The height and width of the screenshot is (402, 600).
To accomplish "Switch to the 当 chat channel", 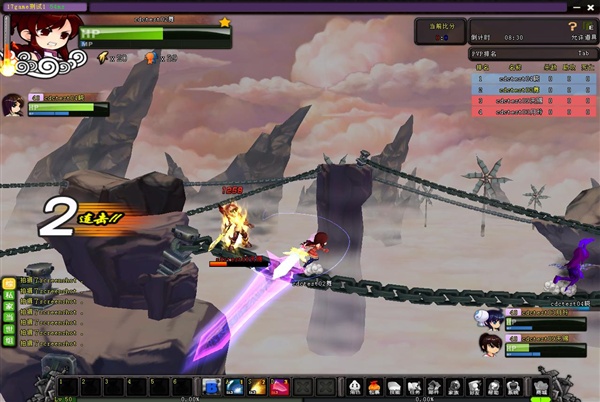I will [7, 320].
